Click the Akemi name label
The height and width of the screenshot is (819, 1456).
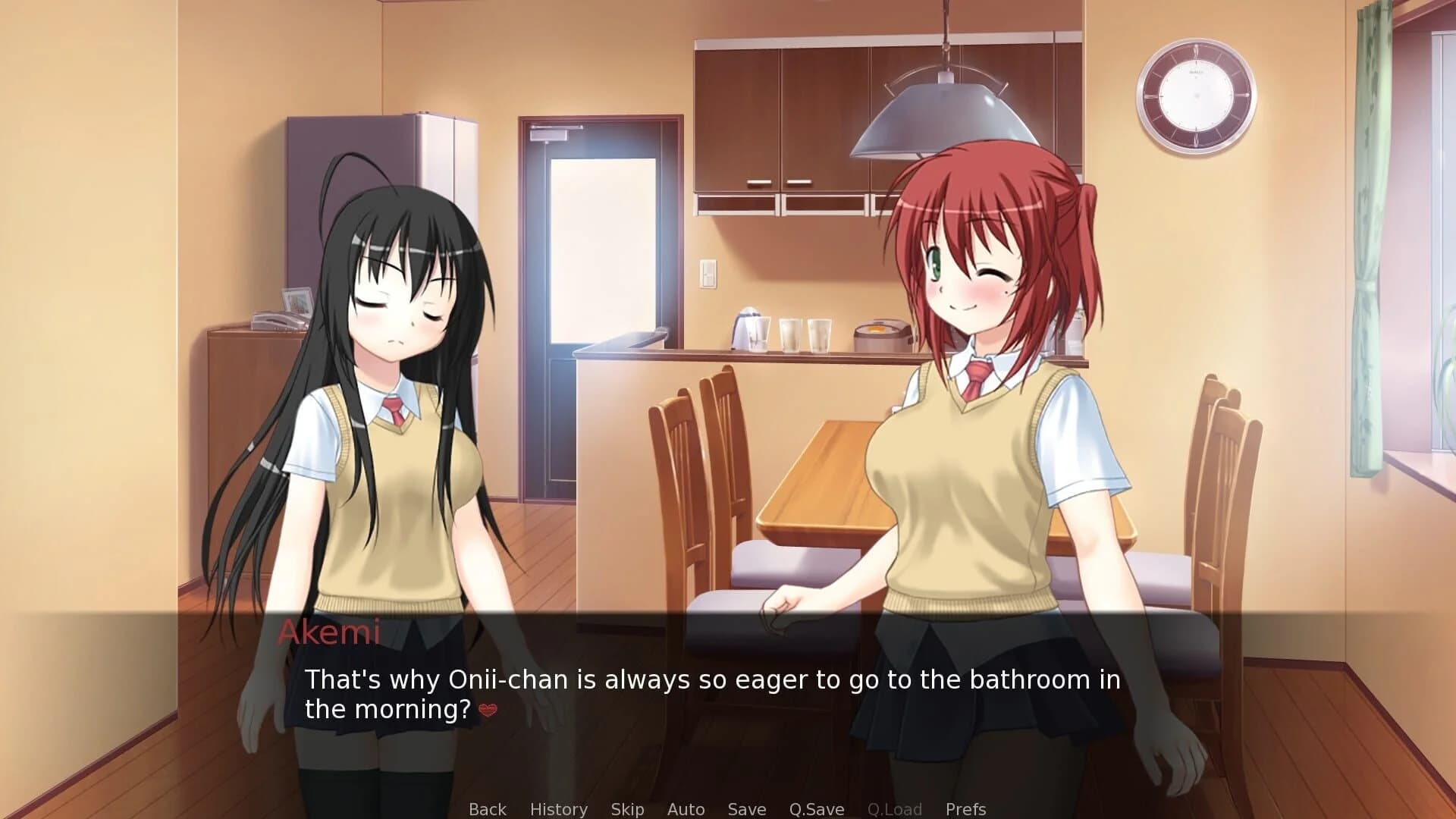[x=330, y=633]
